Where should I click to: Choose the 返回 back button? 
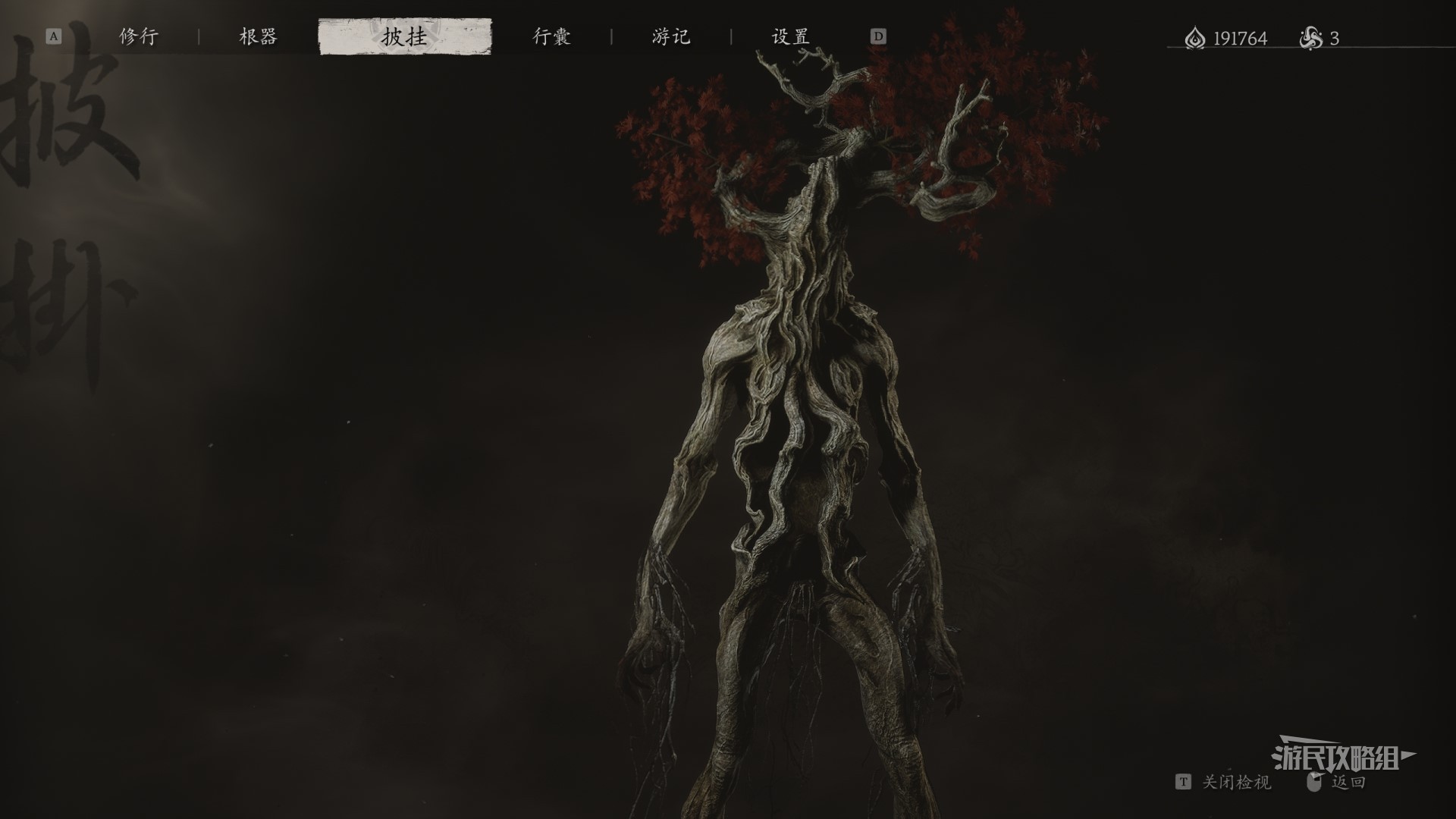[x=1348, y=782]
